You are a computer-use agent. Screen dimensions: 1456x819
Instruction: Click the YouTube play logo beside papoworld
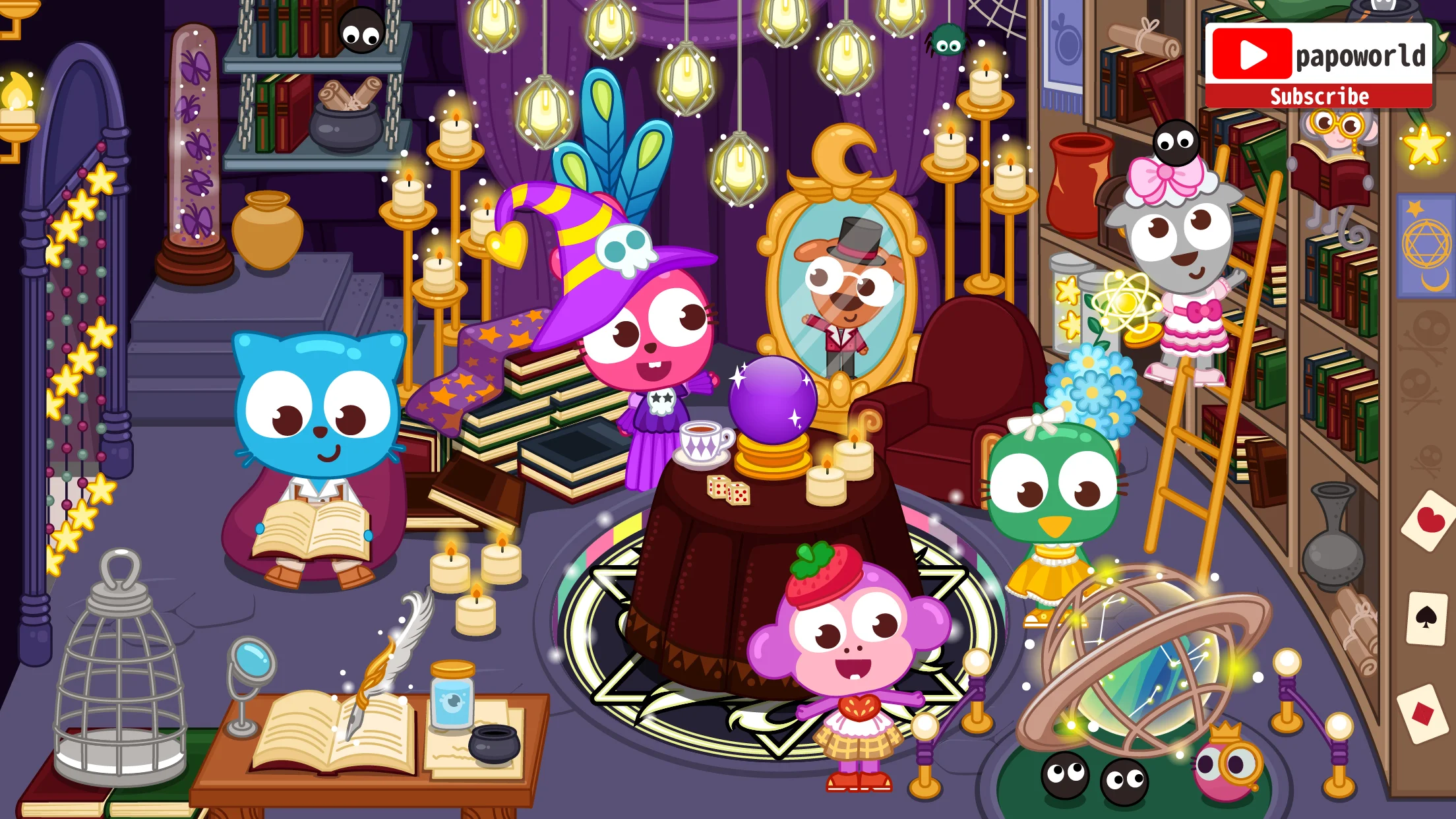[1252, 54]
